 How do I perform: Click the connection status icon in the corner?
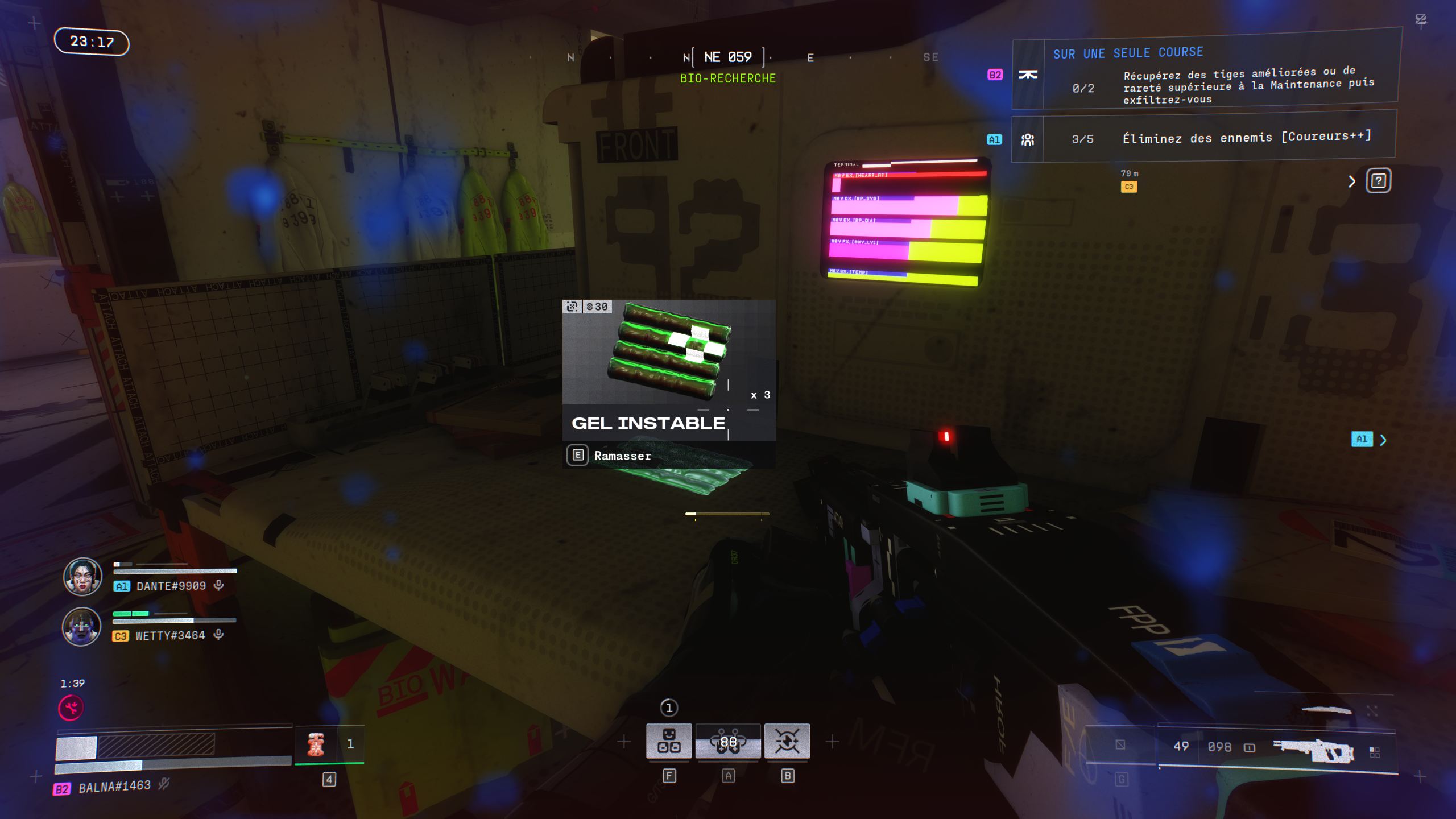[1421, 20]
